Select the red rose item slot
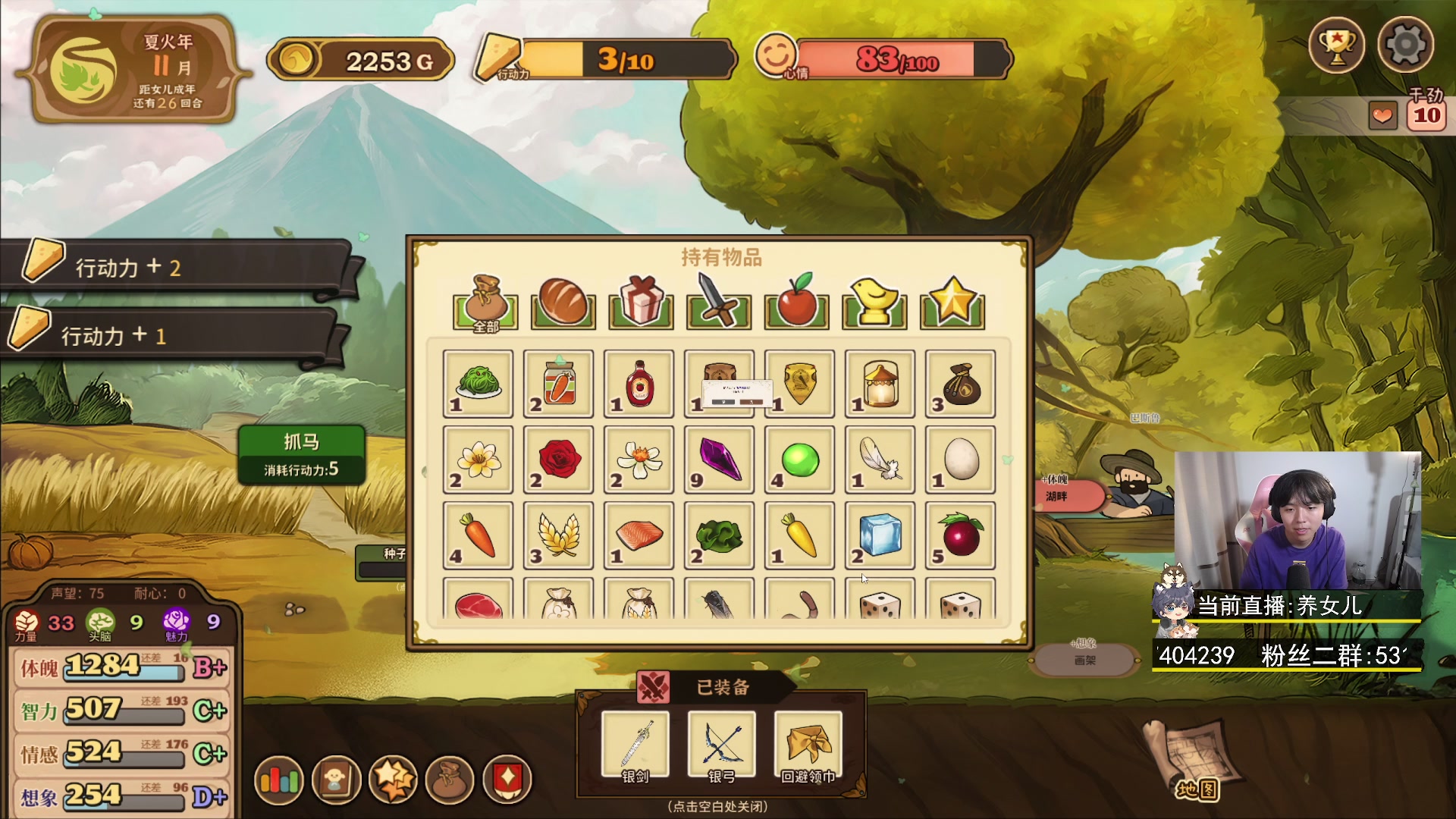This screenshot has height=819, width=1456. (559, 460)
